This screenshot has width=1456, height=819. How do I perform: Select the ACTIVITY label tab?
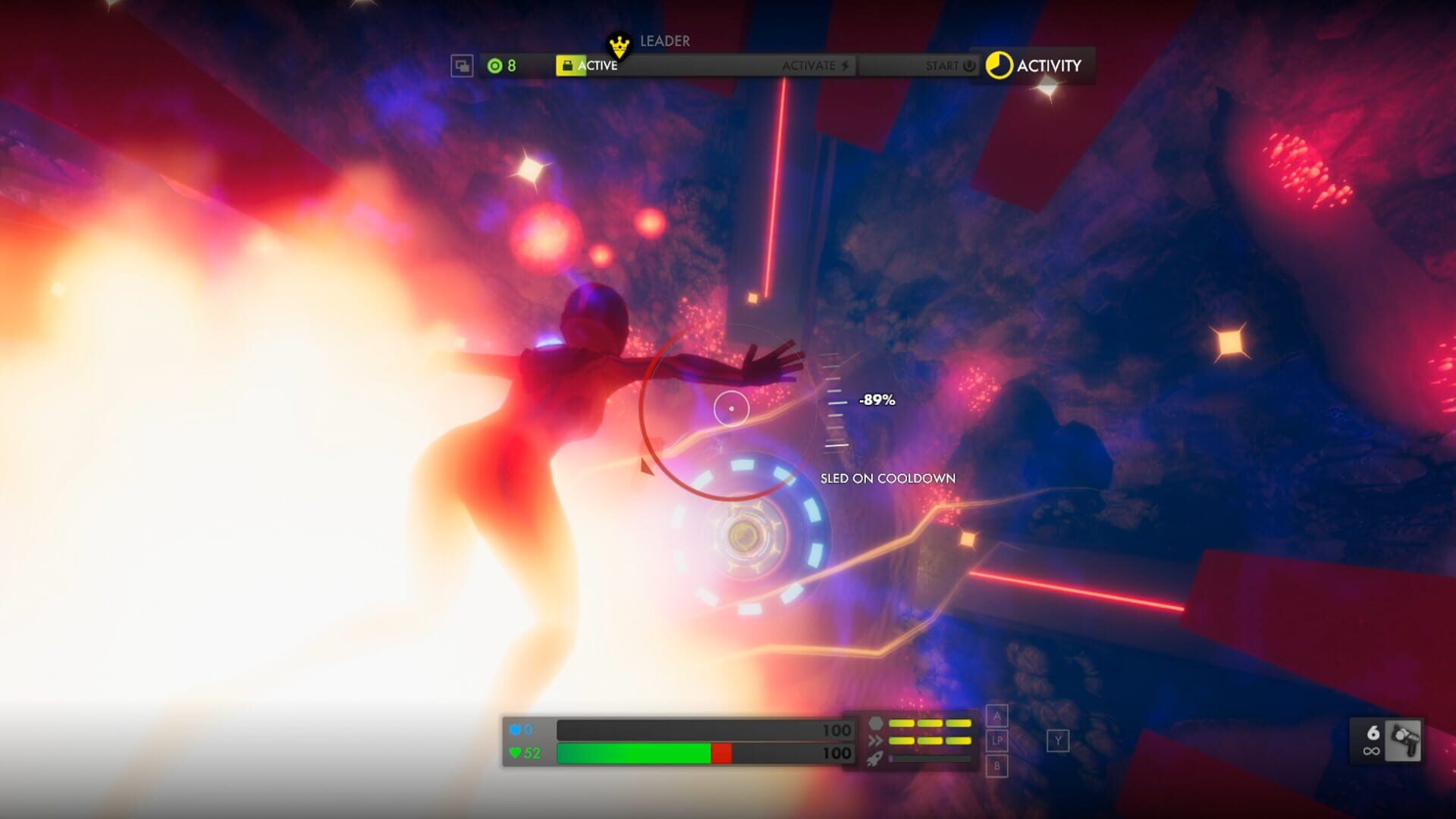[x=1050, y=66]
